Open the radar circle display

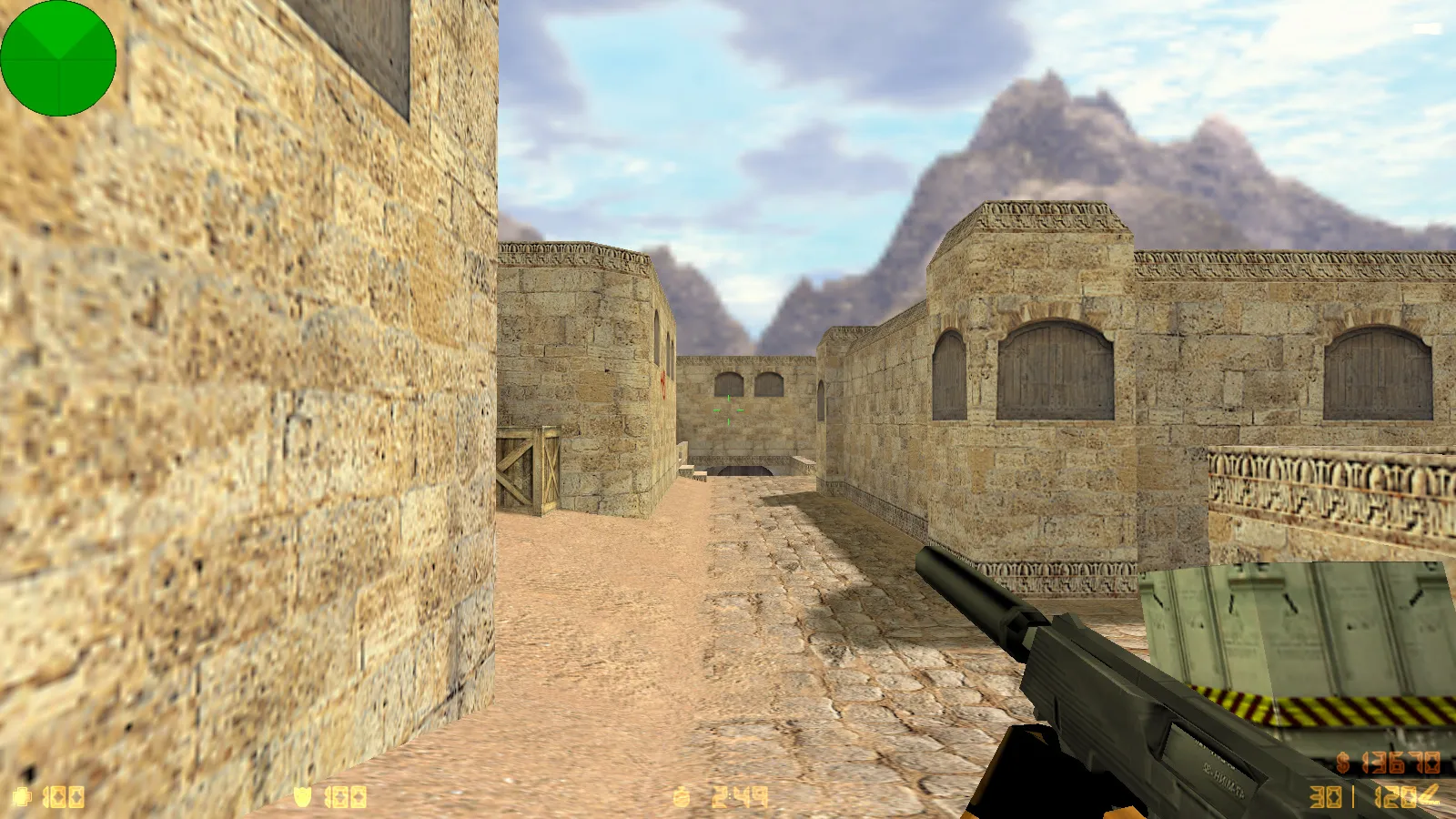pyautogui.click(x=57, y=57)
